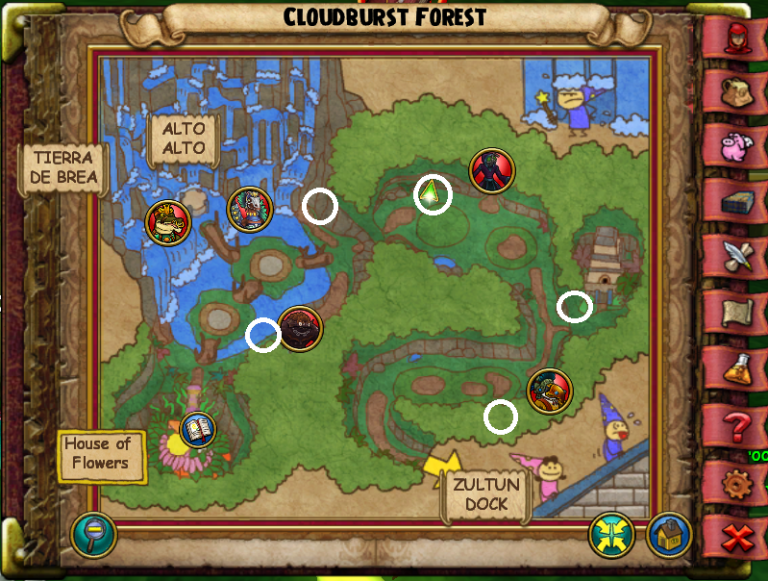
Task: Open the backpack inventory tab
Action: pyautogui.click(x=738, y=92)
